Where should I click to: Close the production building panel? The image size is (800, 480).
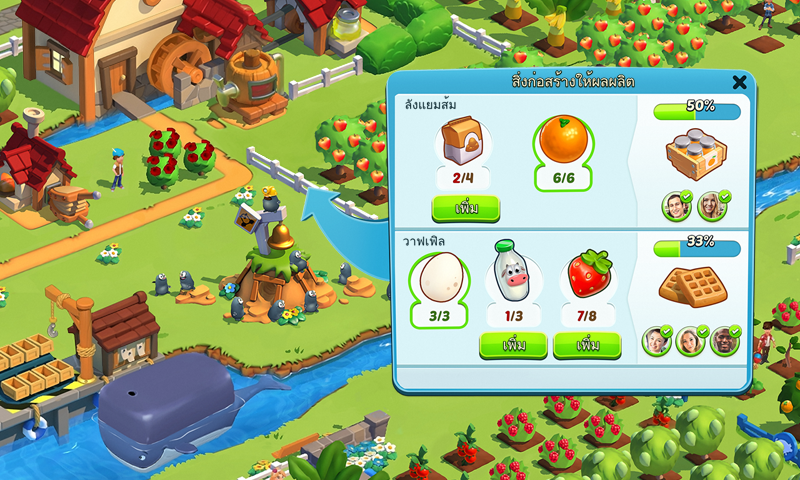point(739,82)
